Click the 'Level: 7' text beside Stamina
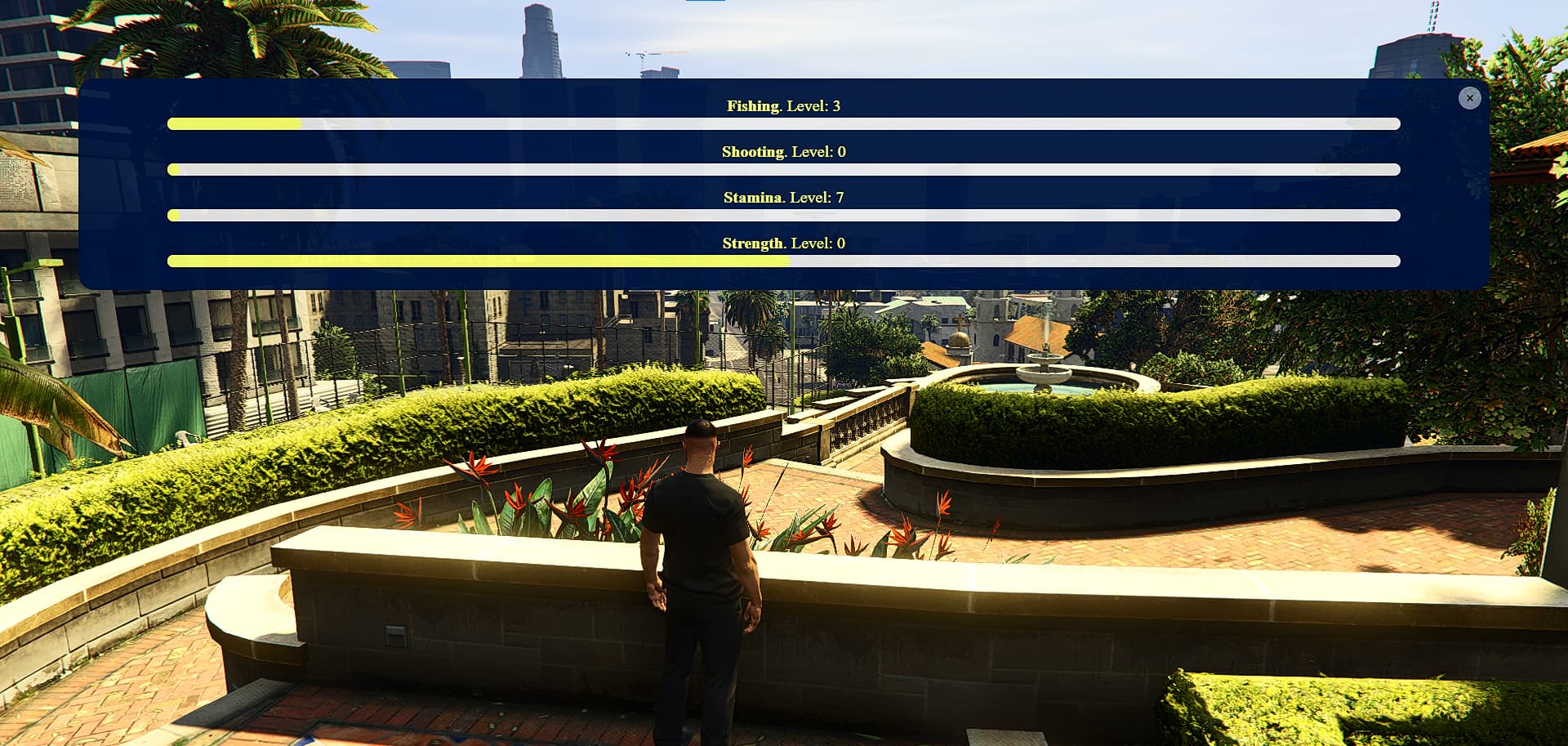This screenshot has width=1568, height=746. click(x=817, y=197)
